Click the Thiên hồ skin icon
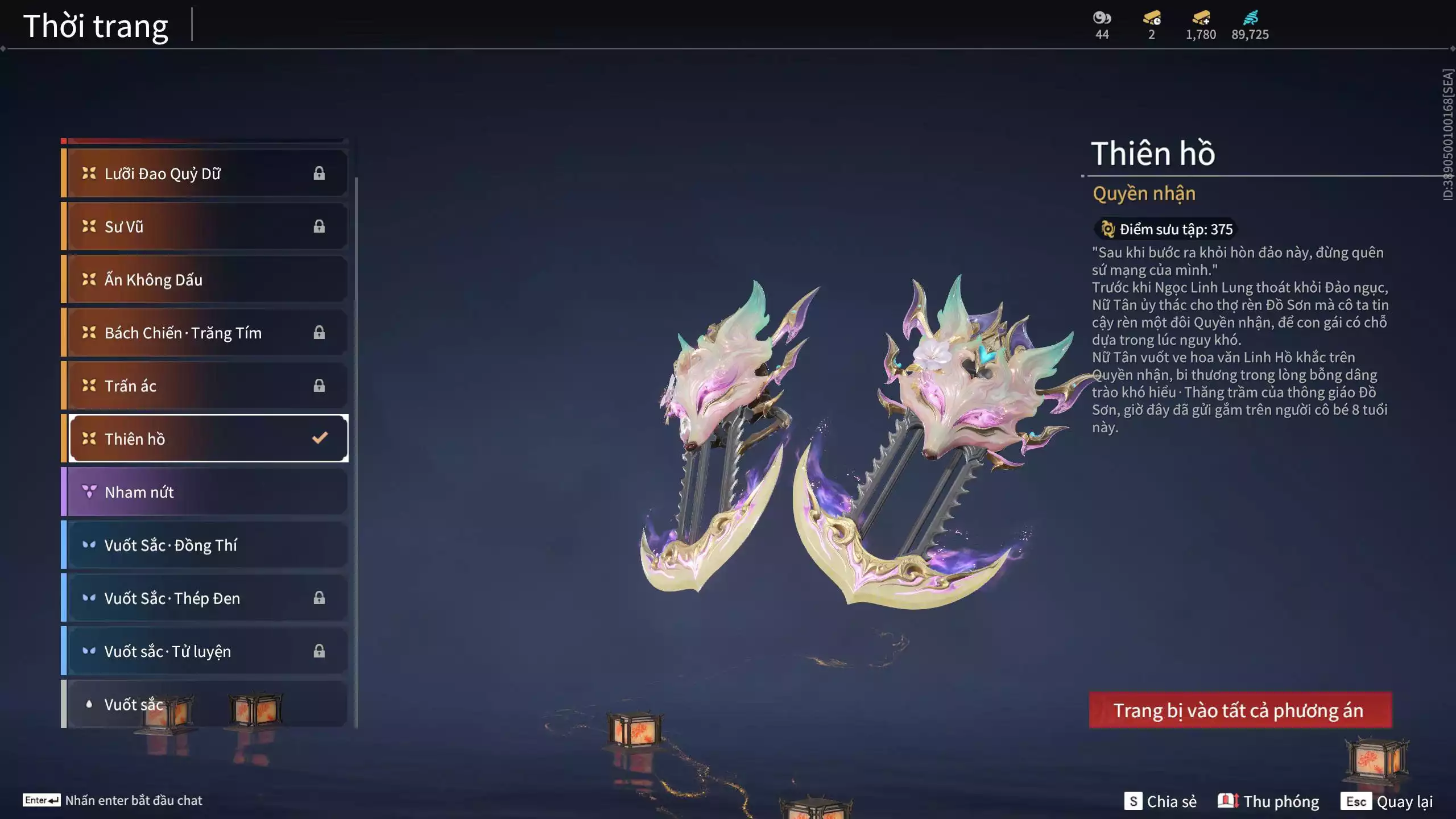The width and height of the screenshot is (1456, 819). pos(88,439)
